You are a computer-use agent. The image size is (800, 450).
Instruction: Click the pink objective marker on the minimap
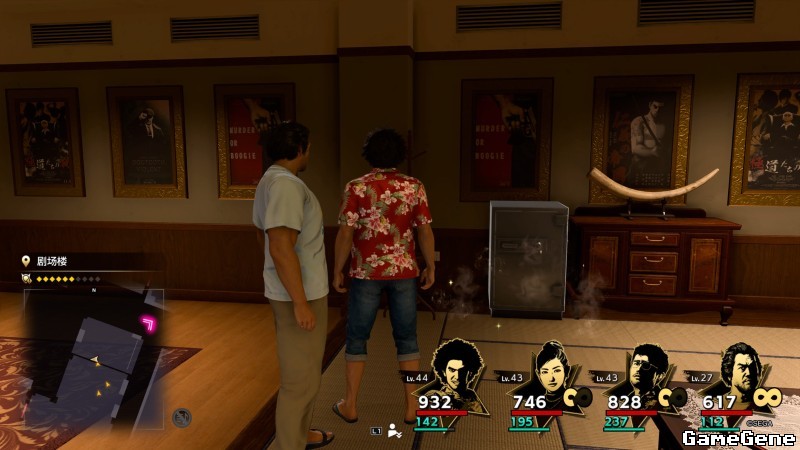click(151, 322)
